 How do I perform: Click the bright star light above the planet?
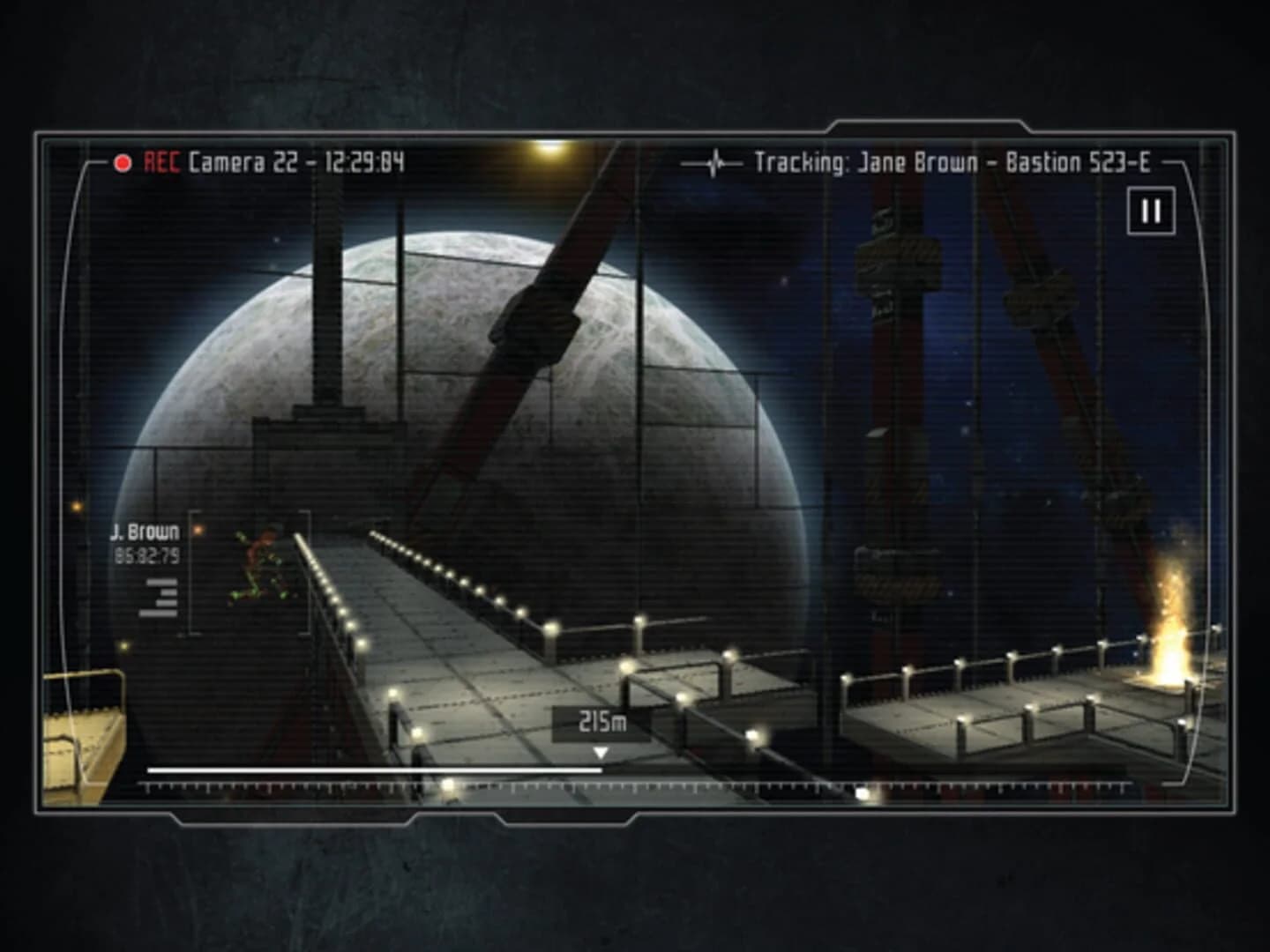(546, 152)
